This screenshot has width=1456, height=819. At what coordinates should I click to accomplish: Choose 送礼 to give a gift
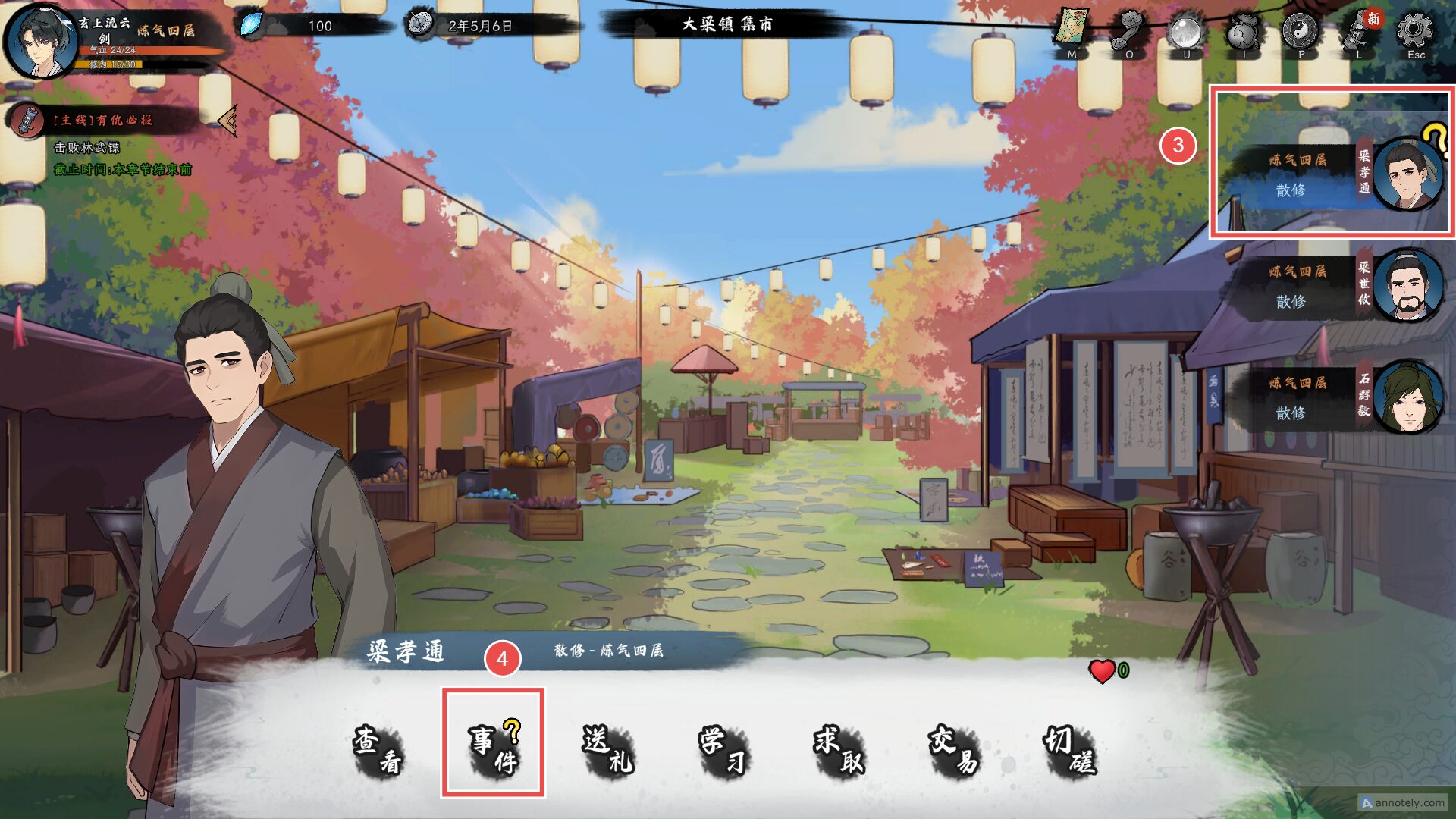608,751
